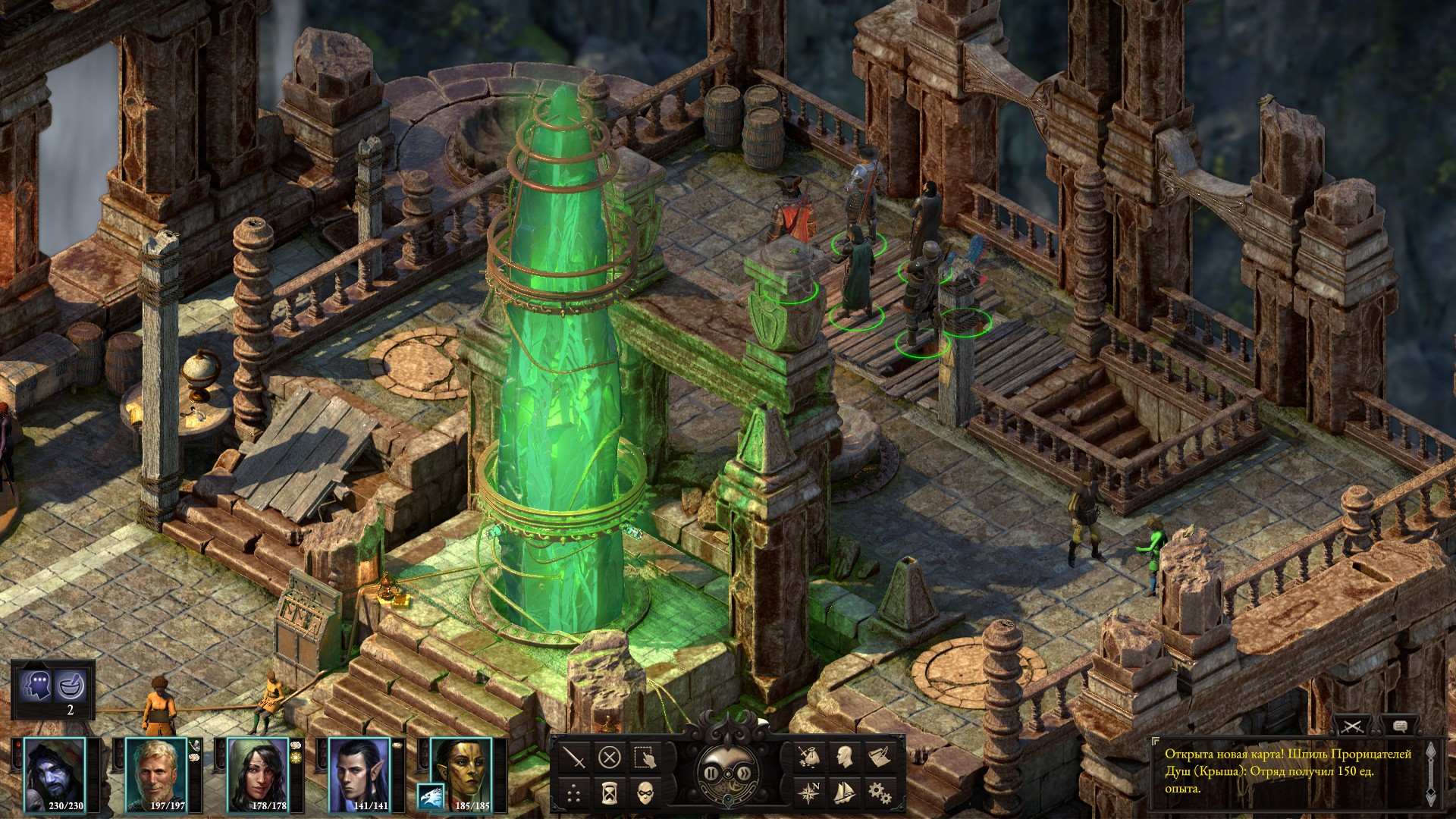Open the character sheet head icon

[x=844, y=756]
